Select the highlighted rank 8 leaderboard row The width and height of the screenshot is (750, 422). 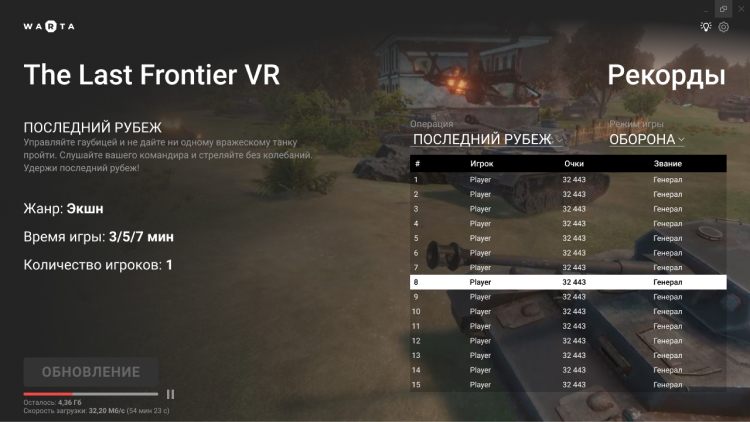[568, 282]
